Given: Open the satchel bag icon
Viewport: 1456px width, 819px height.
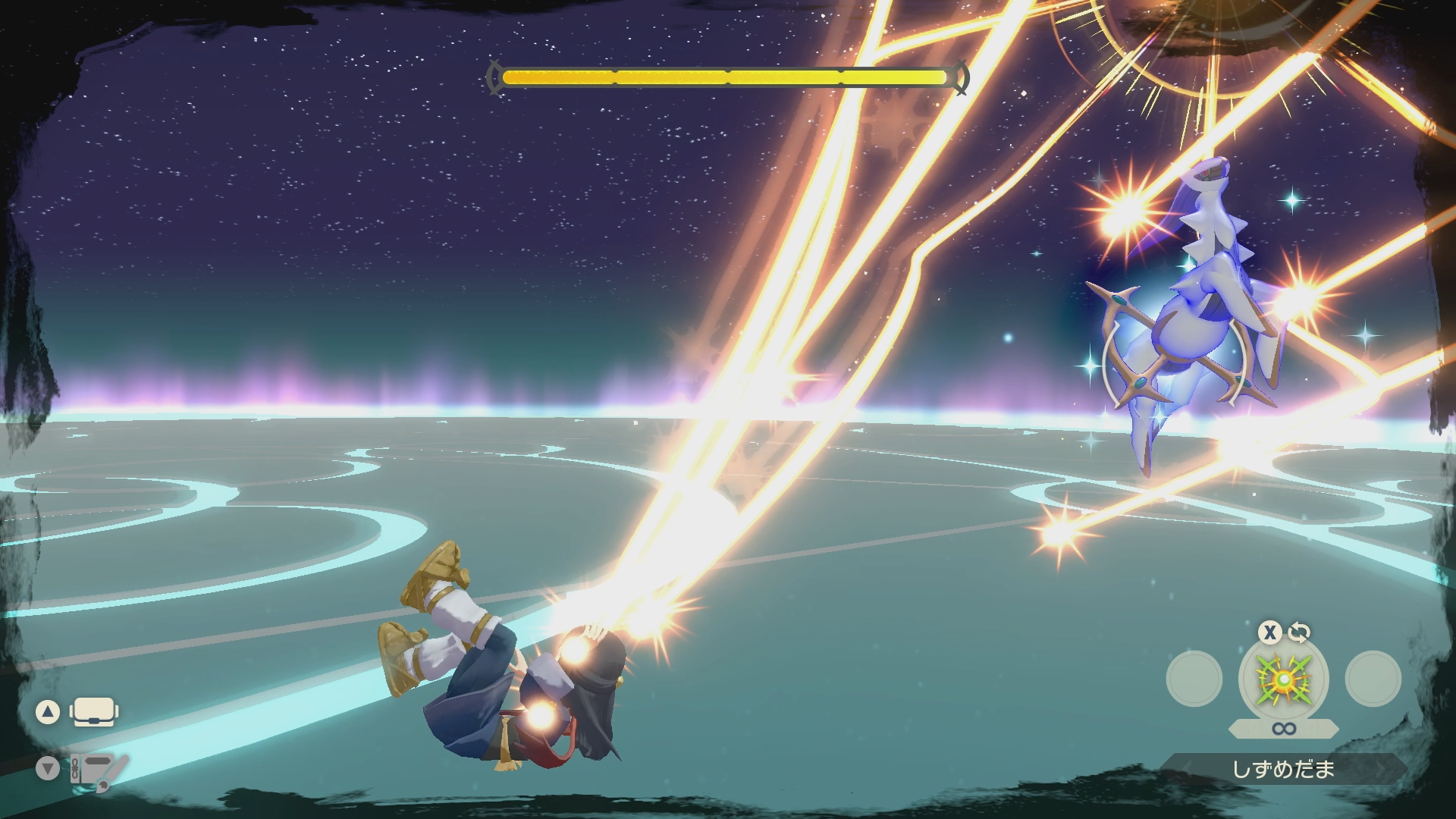Looking at the screenshot, I should (93, 712).
